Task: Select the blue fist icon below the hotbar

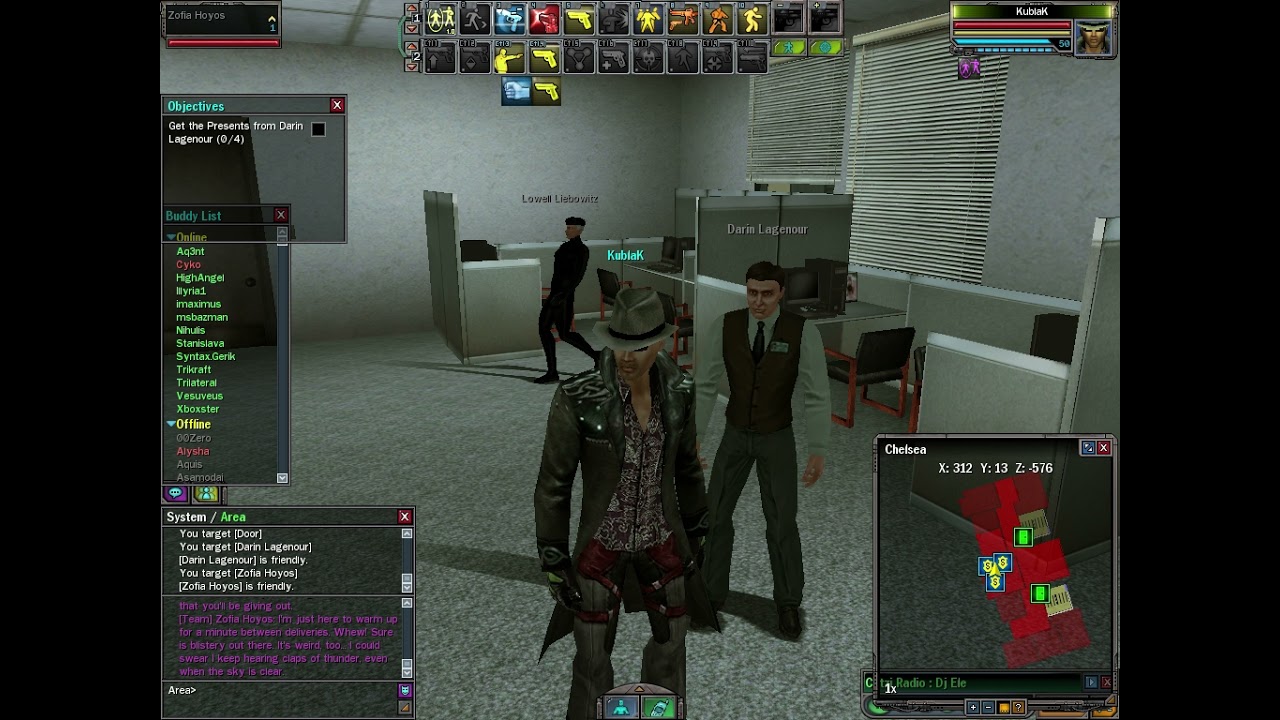Action: tap(516, 91)
